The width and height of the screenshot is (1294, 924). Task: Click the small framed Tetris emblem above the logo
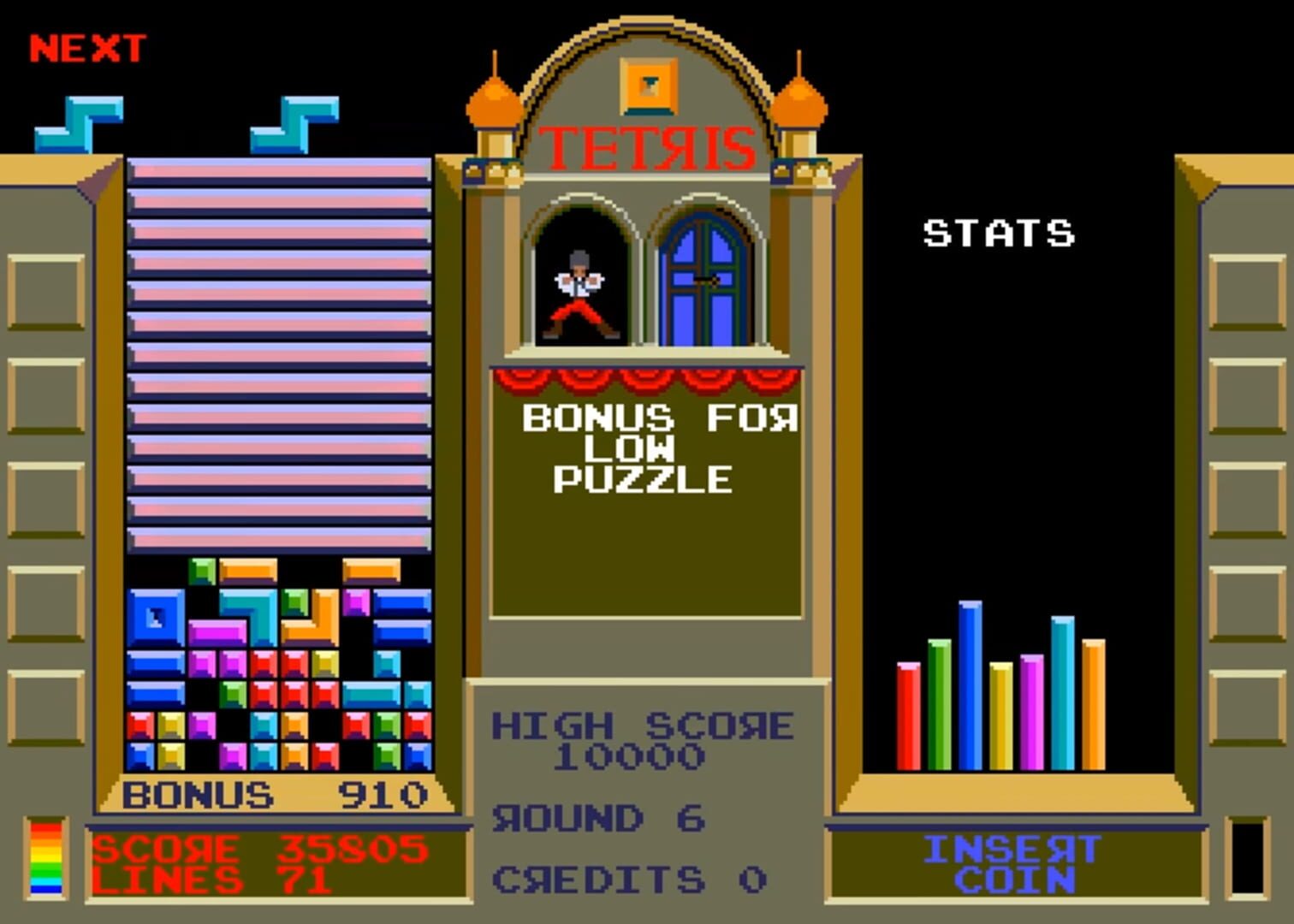point(648,86)
